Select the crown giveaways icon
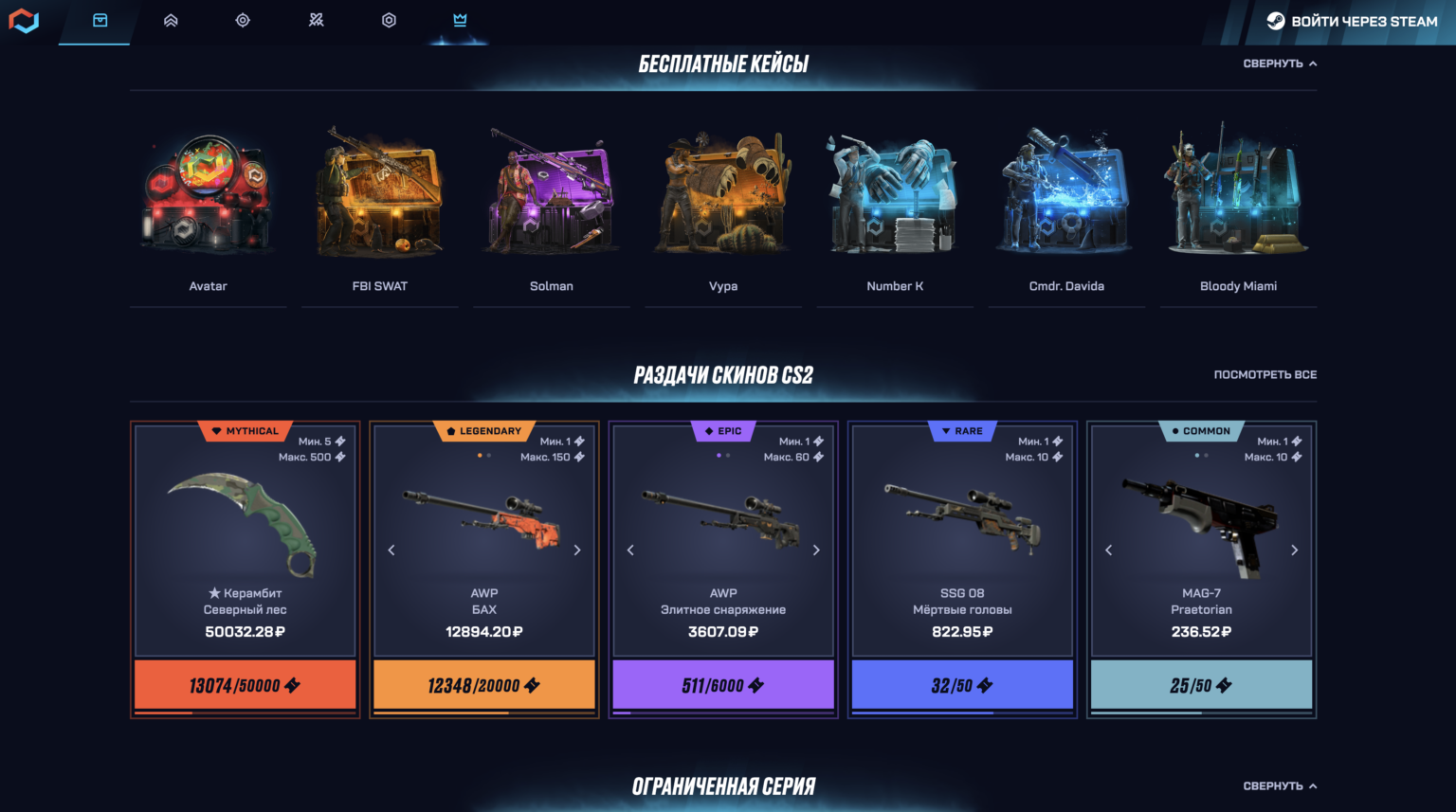The height and width of the screenshot is (812, 1456). coord(460,20)
